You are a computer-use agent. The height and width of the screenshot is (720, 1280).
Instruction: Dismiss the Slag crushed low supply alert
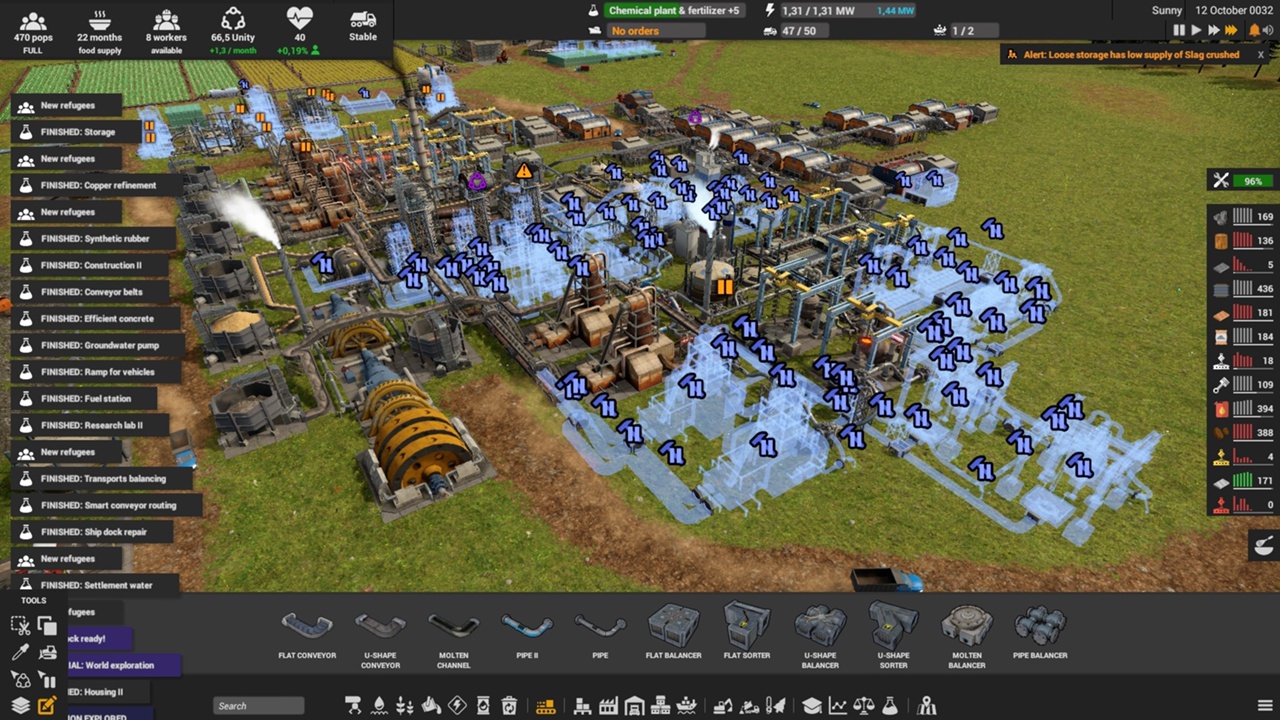click(1261, 55)
